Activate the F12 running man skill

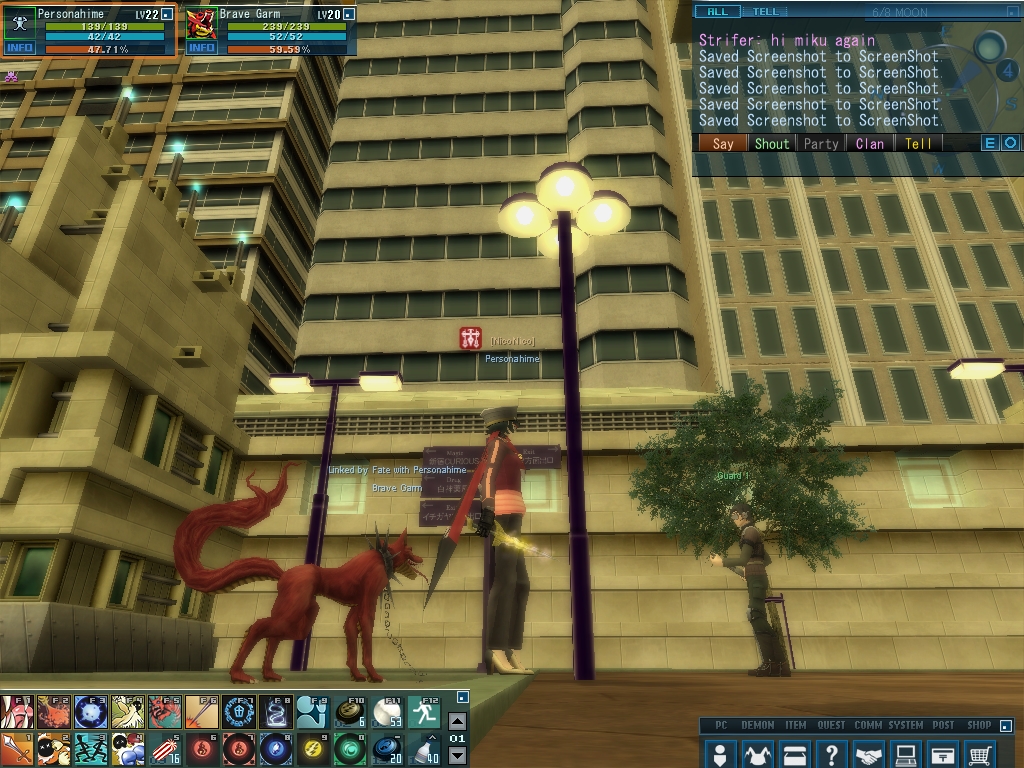pos(425,712)
